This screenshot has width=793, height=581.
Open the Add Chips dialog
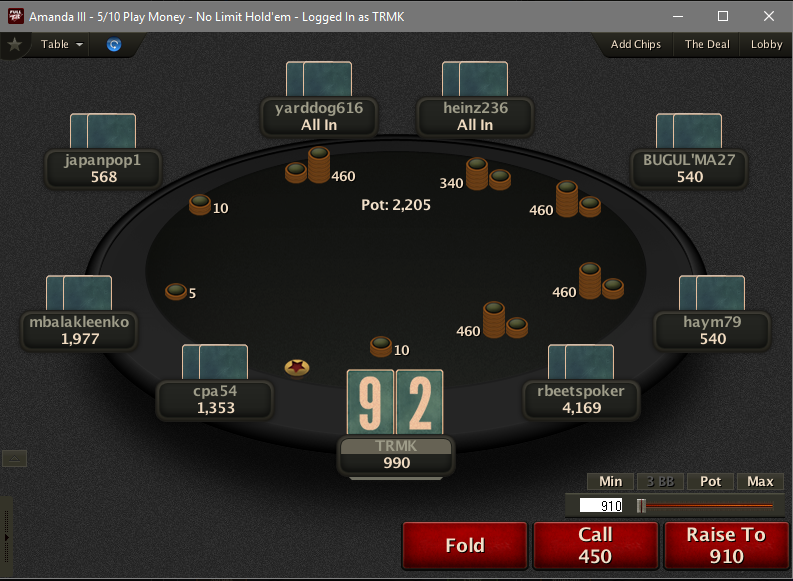636,44
